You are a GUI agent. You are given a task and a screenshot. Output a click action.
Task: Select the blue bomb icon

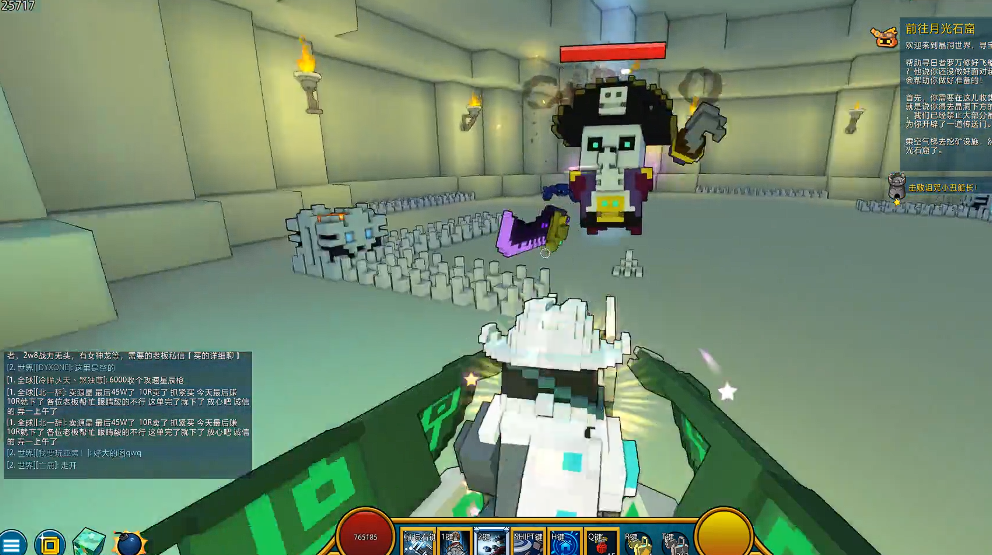pyautogui.click(x=130, y=543)
